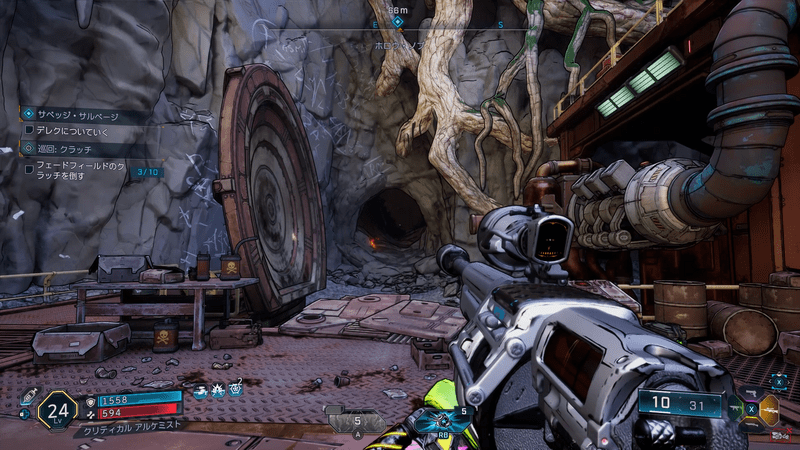Screen dimensions: 800x450
Task: Select the highlighted orange weapon slot
Action: (x=769, y=408)
